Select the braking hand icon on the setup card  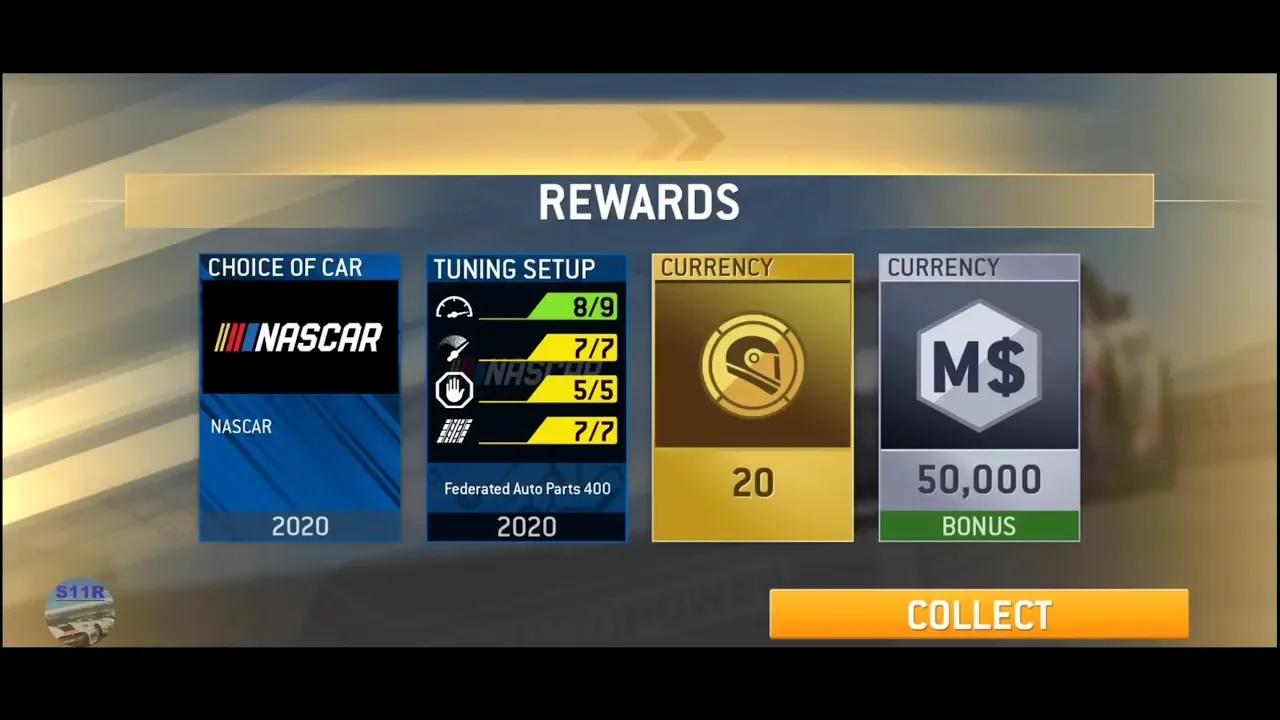(455, 390)
